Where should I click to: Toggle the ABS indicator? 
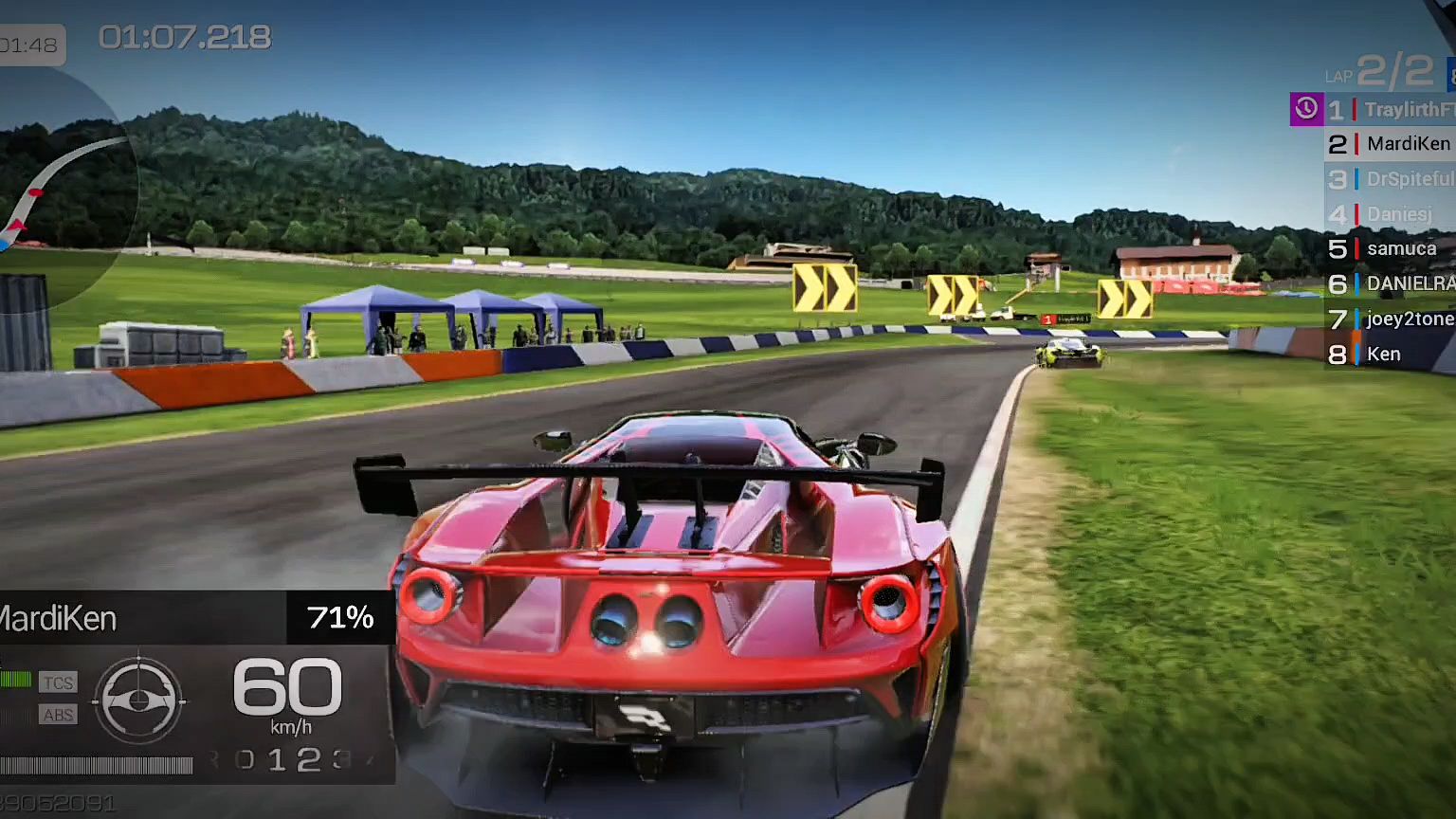(x=58, y=715)
